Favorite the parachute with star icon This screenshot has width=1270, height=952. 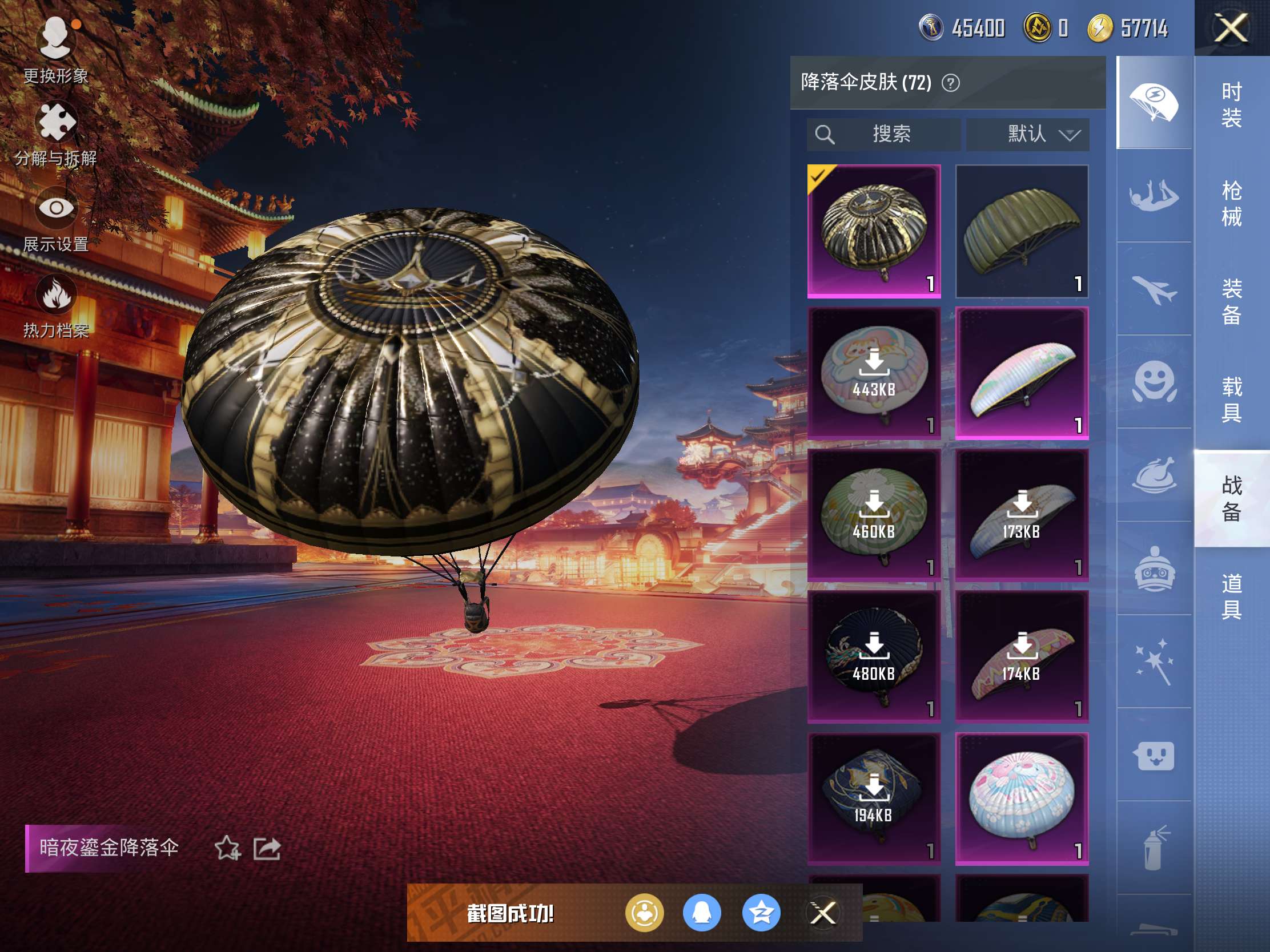pos(227,848)
